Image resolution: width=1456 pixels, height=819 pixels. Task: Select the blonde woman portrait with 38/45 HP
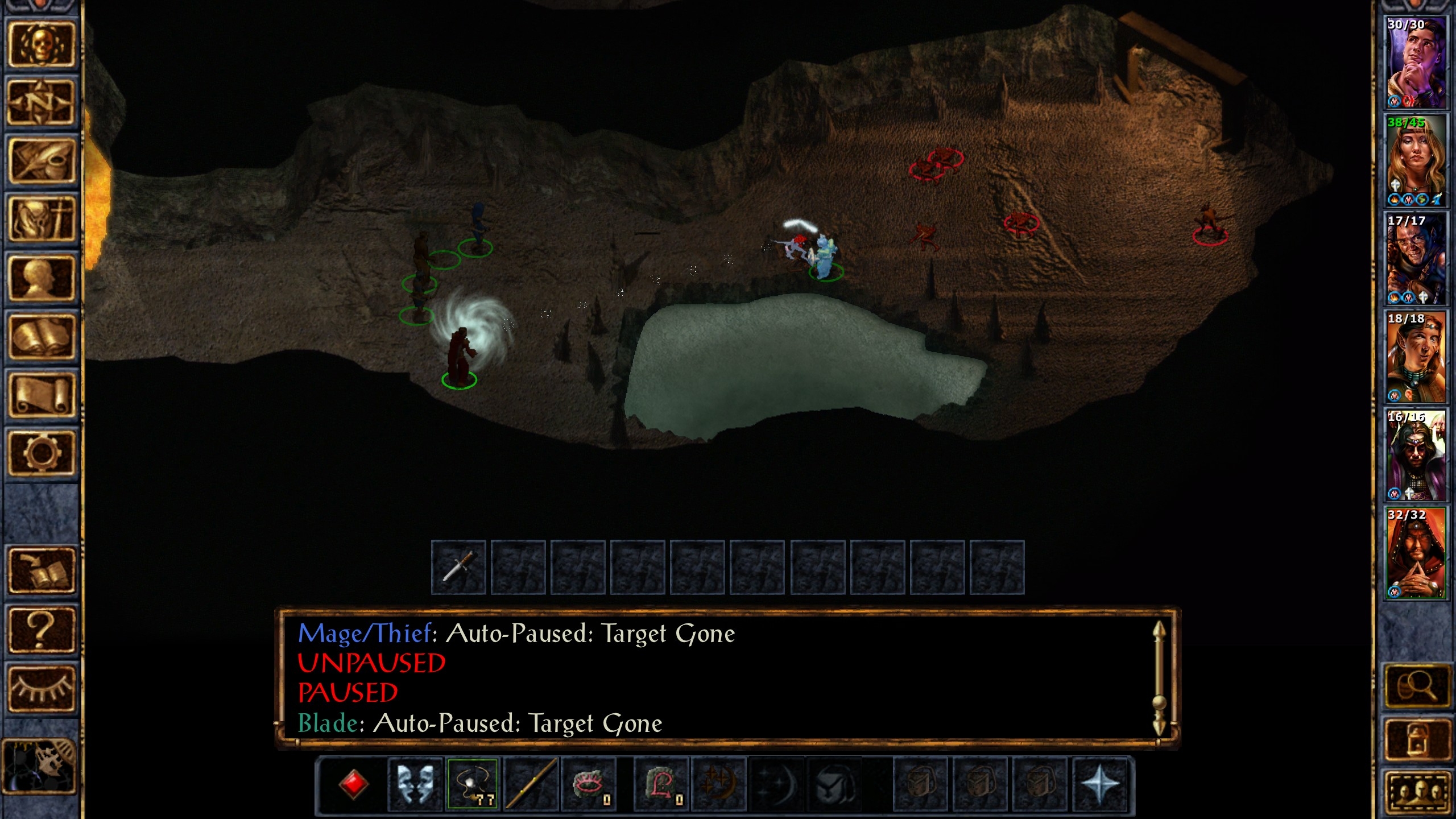pyautogui.click(x=1415, y=160)
